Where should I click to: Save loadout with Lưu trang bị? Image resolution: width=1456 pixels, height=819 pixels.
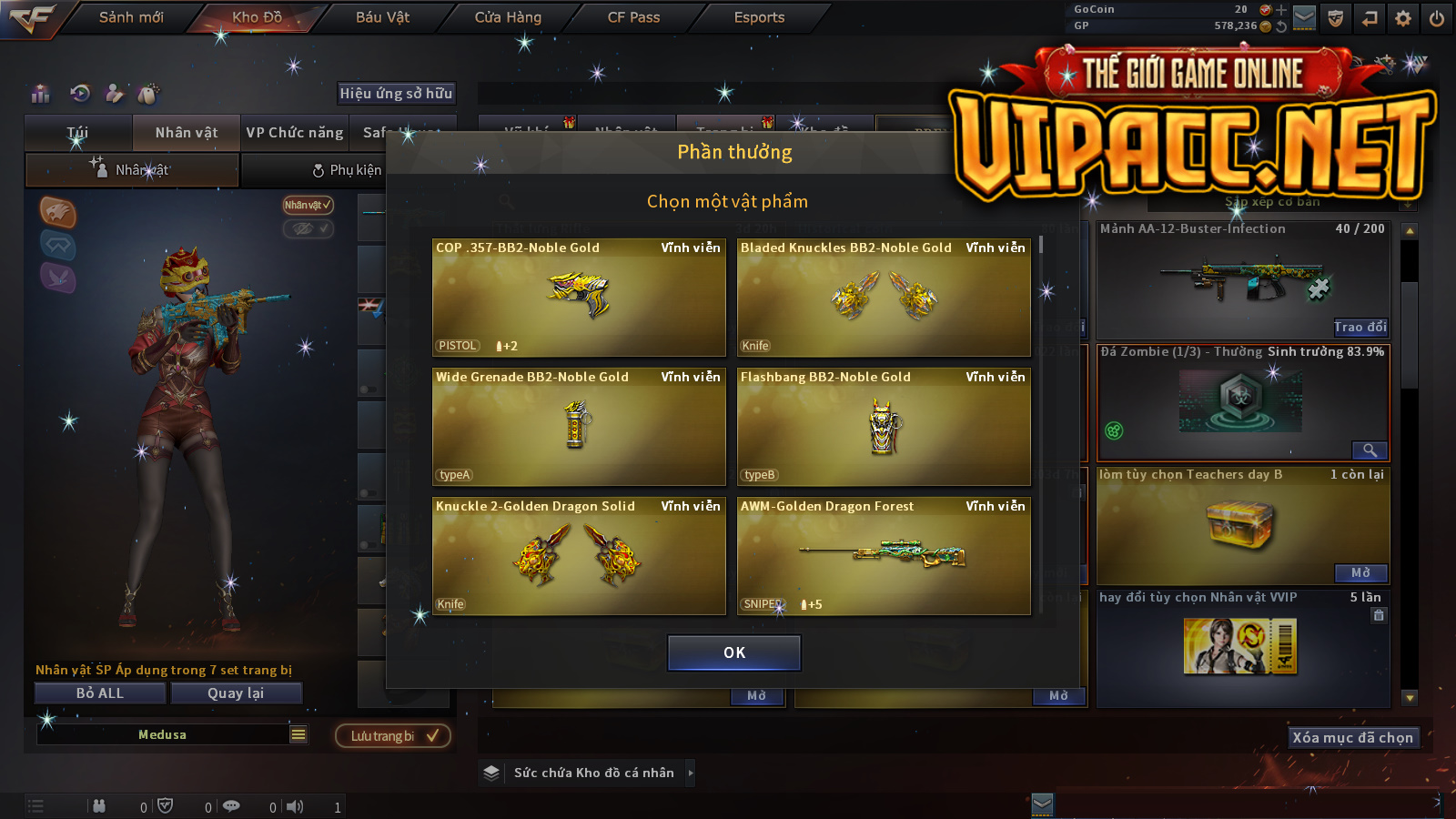coord(393,736)
